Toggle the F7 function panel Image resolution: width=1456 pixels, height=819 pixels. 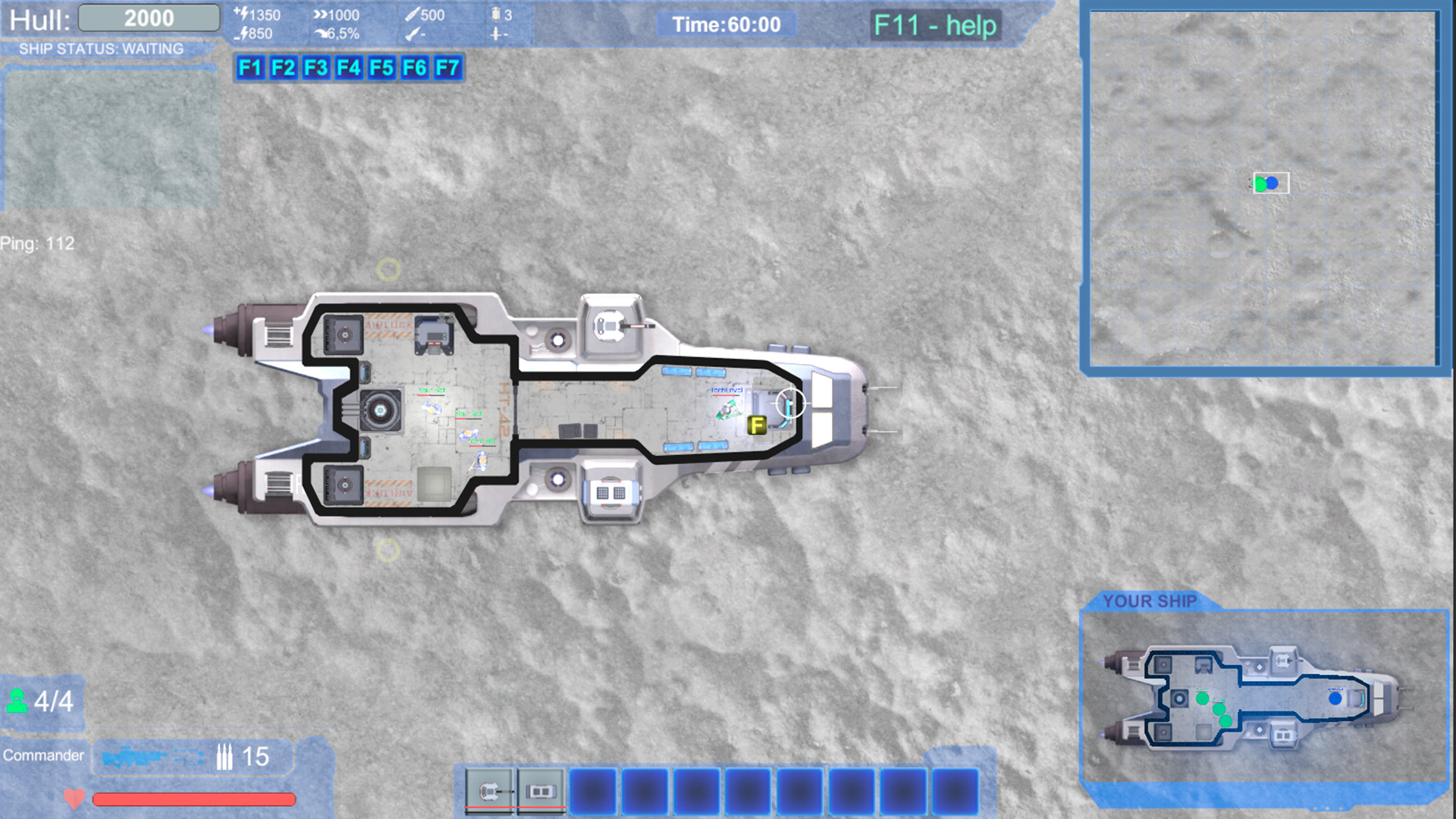click(x=447, y=68)
